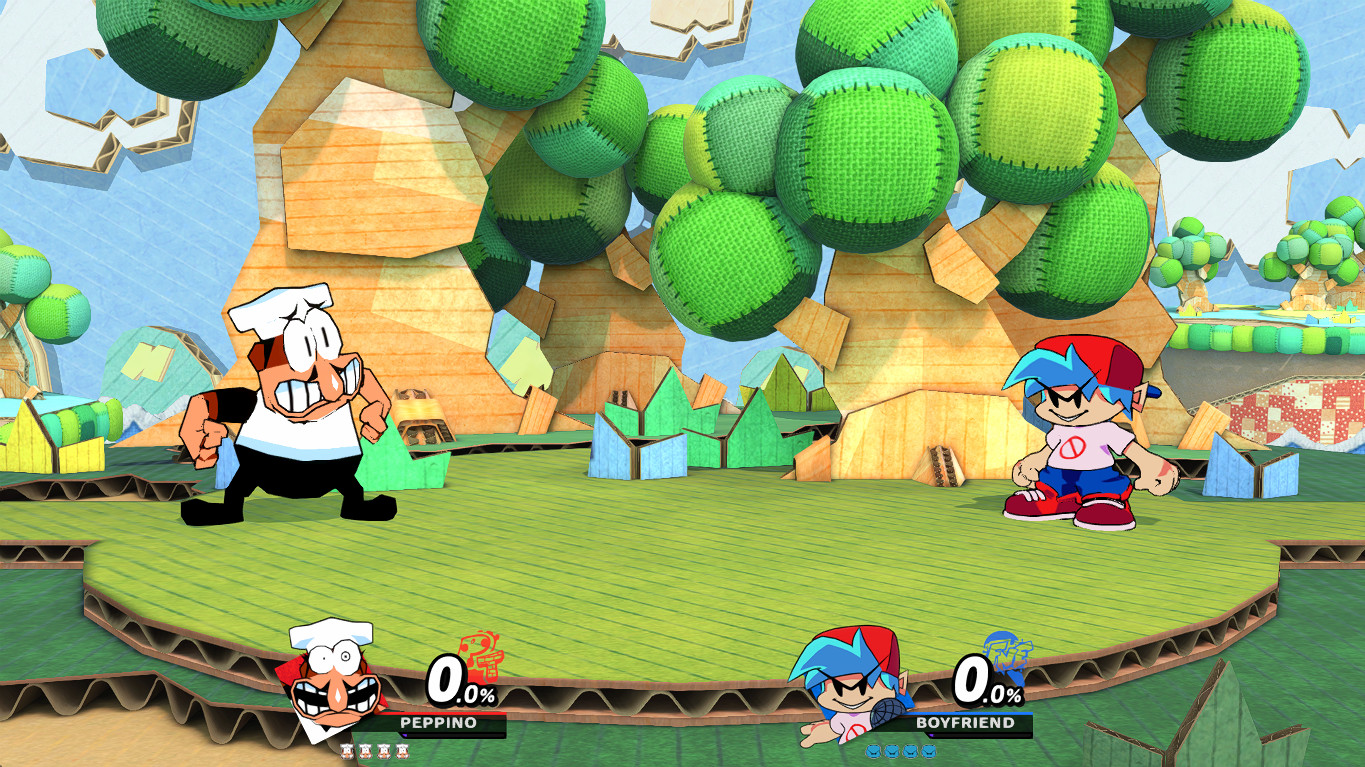Toggle Boyfriend's third stock indicator
The image size is (1365, 767).
click(909, 752)
